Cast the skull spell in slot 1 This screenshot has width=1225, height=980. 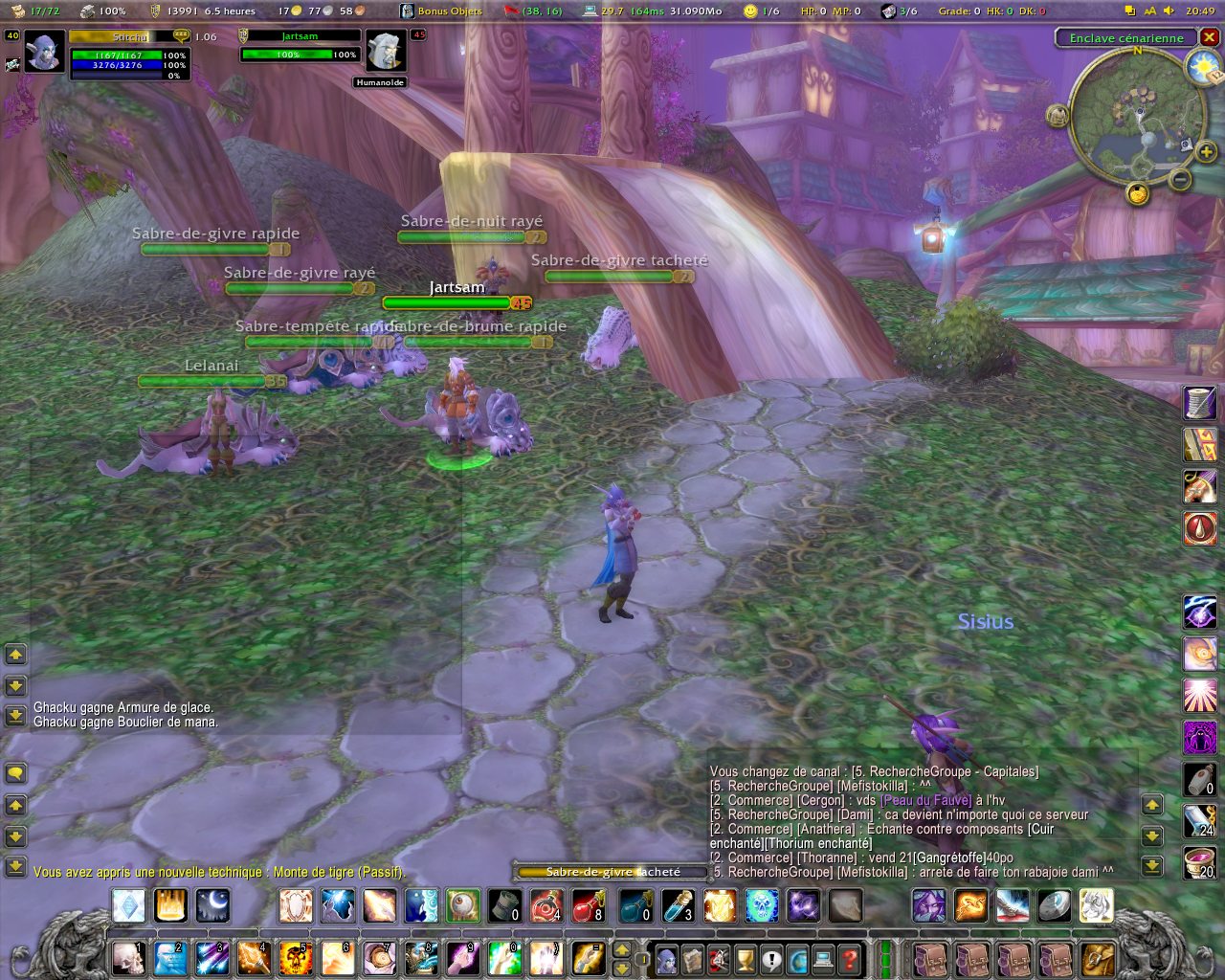[128, 957]
